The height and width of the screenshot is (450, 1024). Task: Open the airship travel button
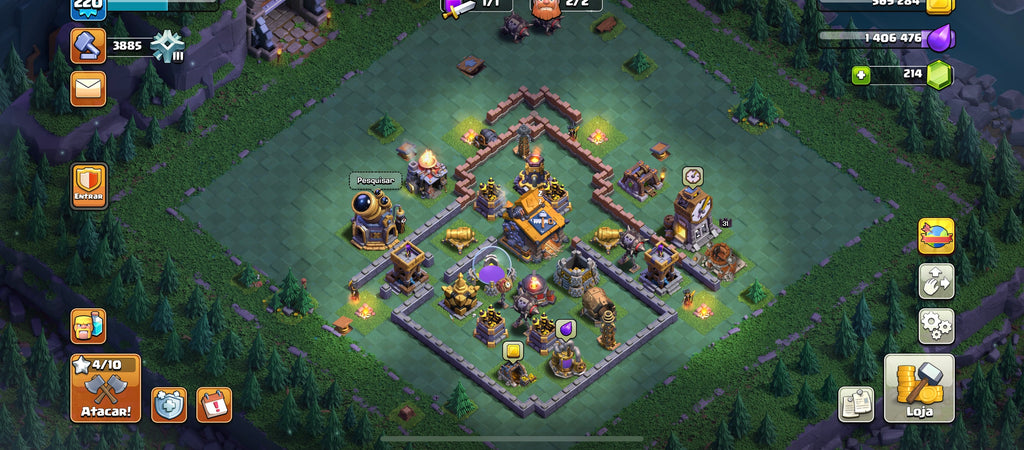(x=936, y=236)
